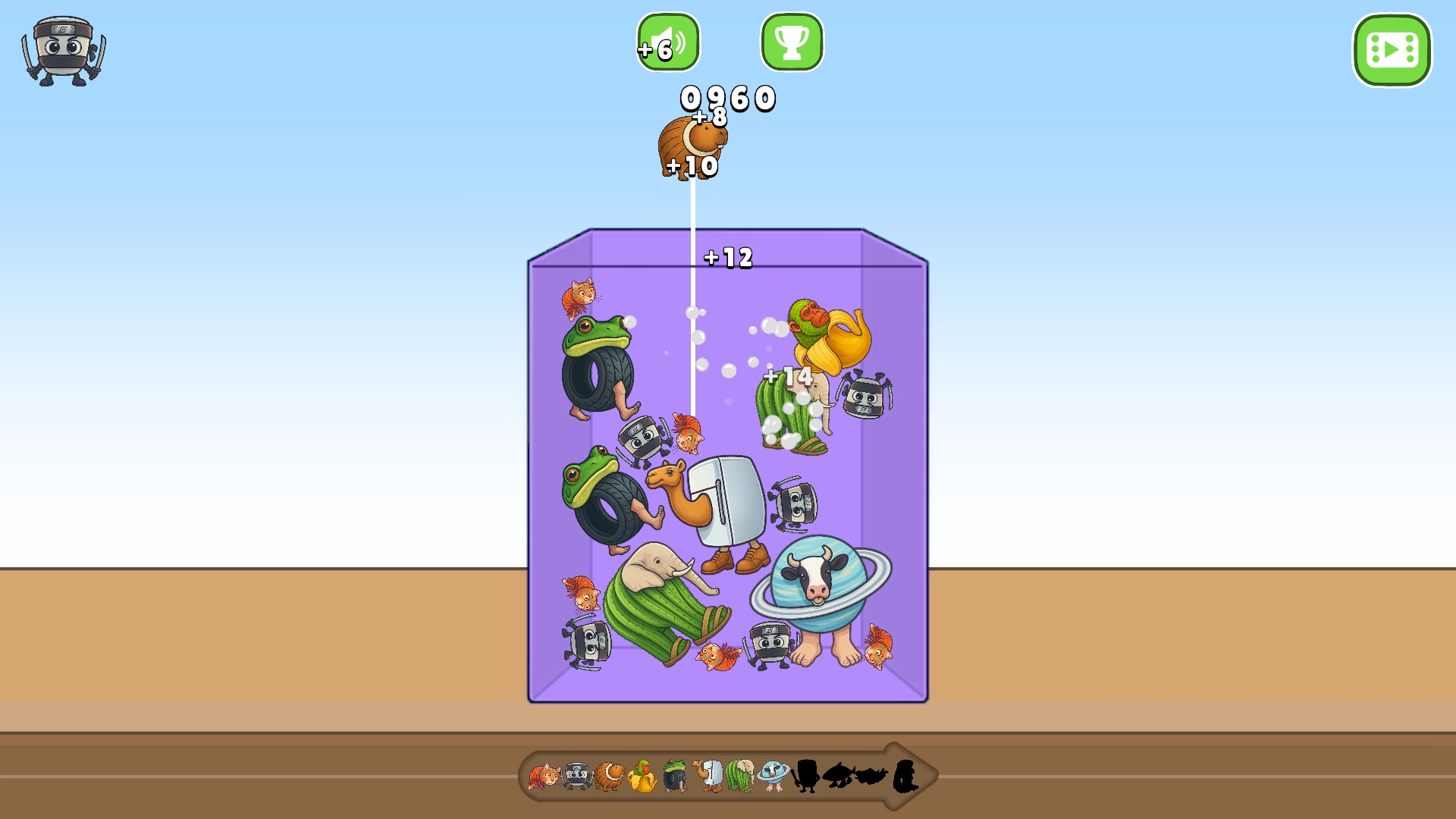Screen dimensions: 1456x819
Task: Tap the +6 badge on the sound button
Action: click(653, 51)
